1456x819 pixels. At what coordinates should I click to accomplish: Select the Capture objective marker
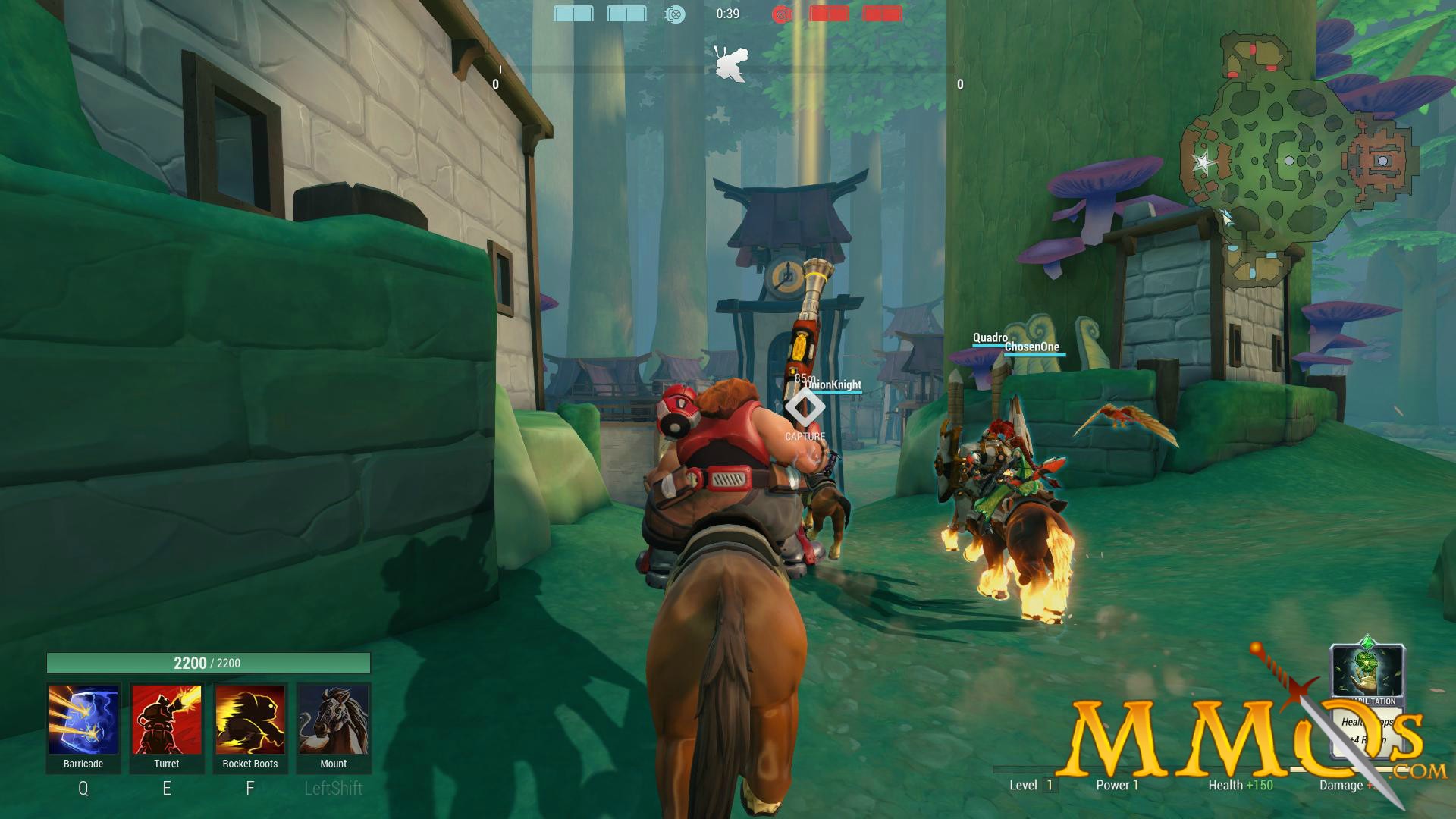(805, 408)
